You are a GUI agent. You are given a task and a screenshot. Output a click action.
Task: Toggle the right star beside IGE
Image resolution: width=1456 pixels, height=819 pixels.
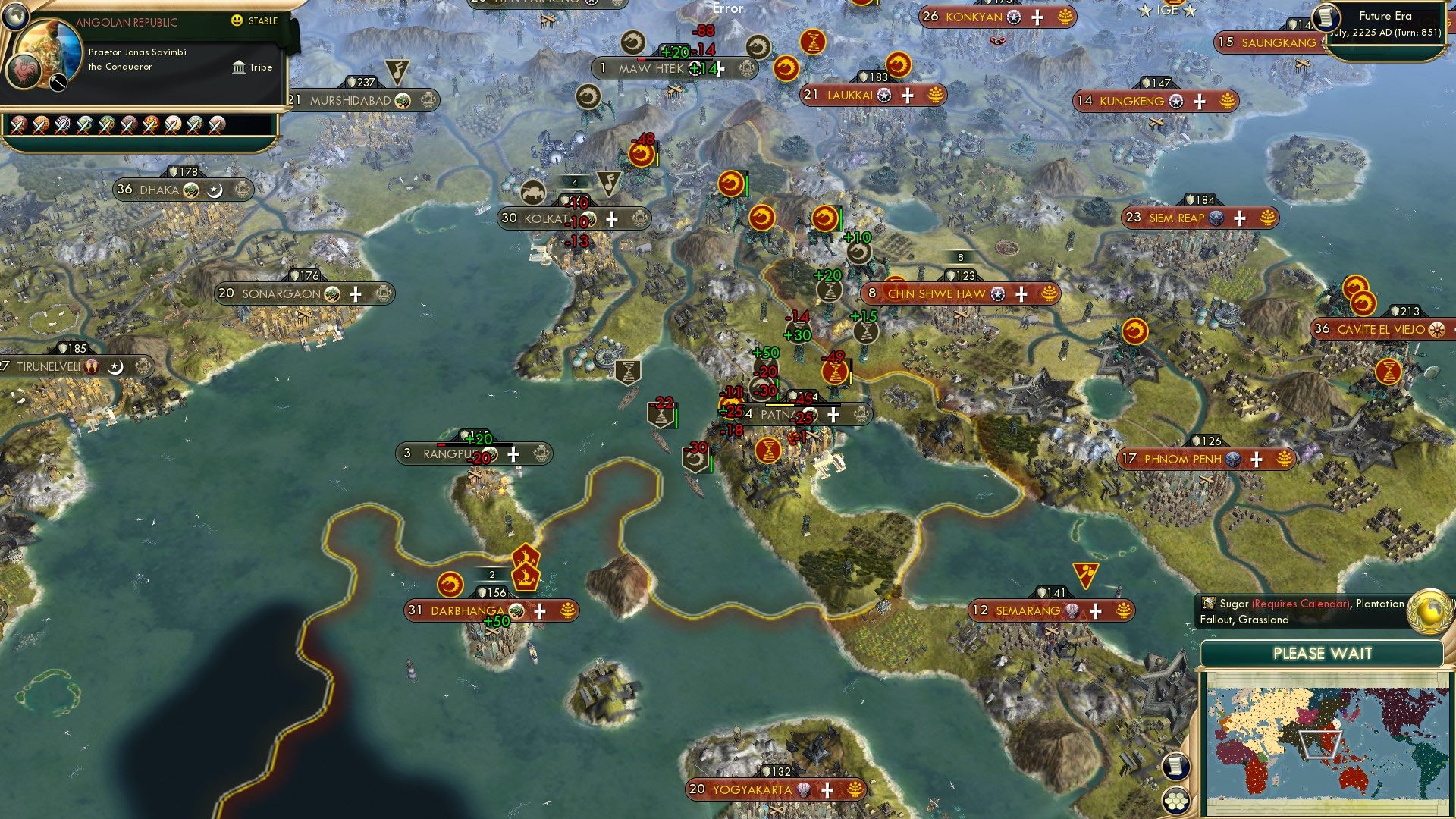1189,11
